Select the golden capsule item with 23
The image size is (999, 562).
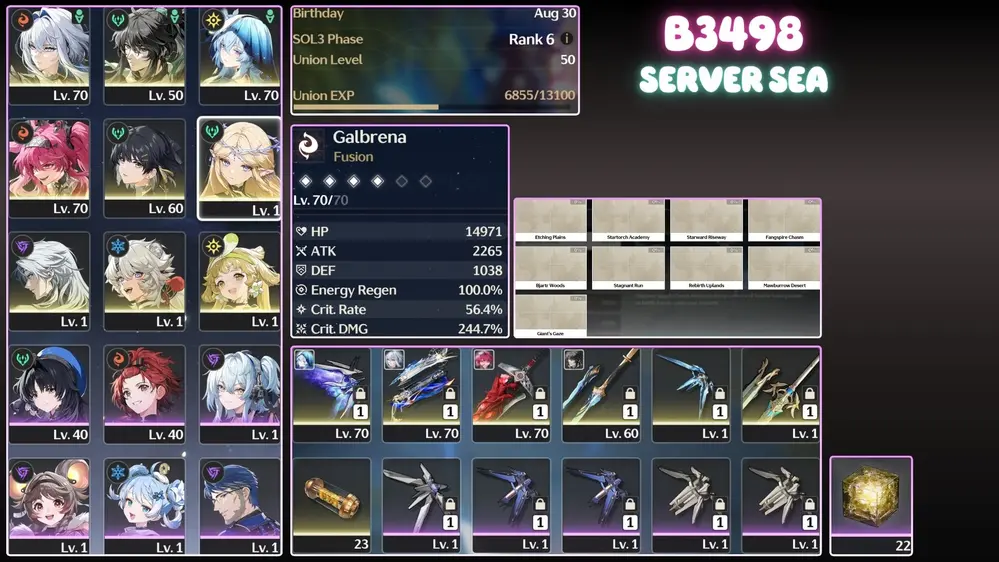[x=332, y=504]
